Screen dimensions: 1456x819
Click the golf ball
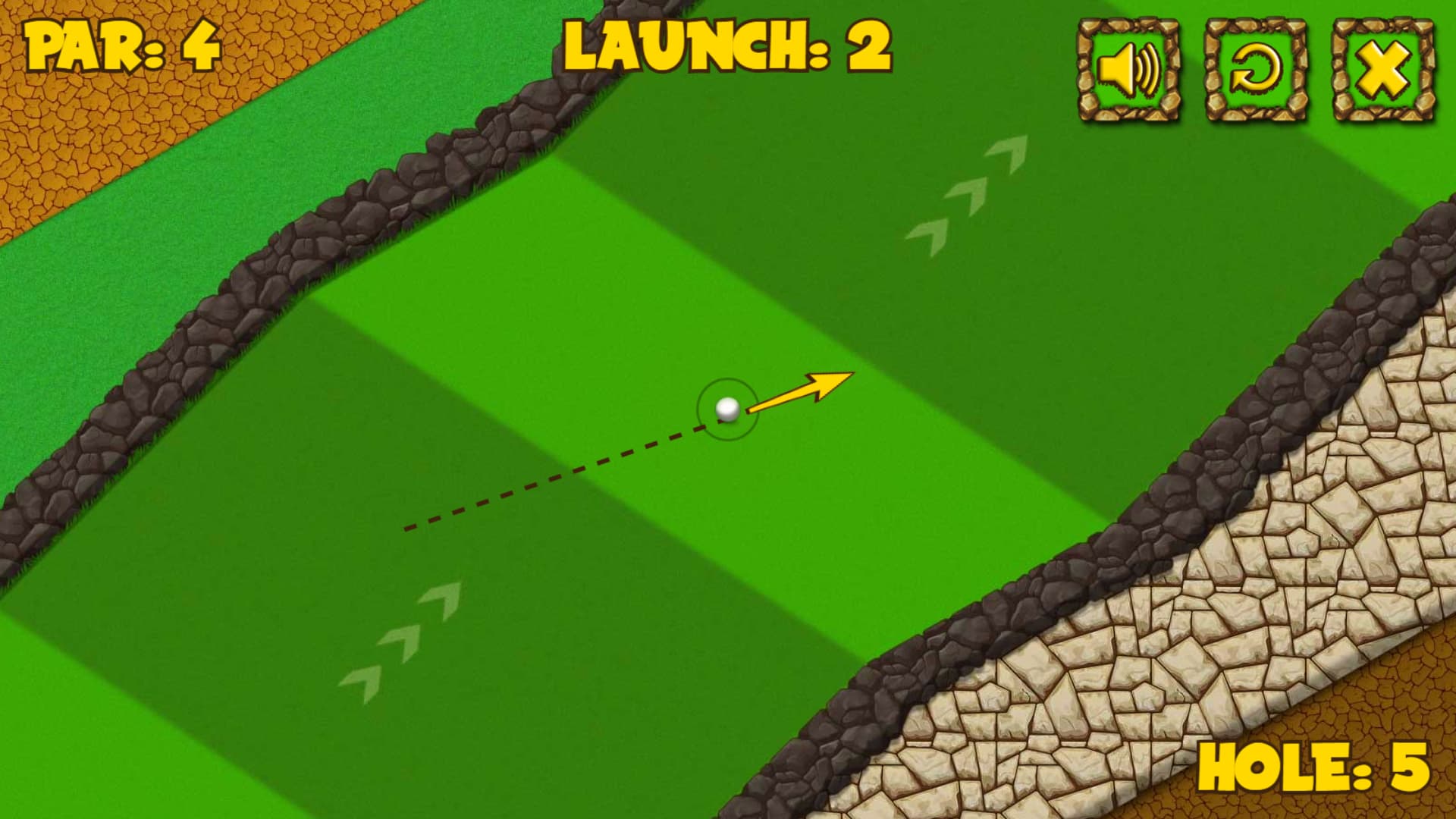[729, 410]
